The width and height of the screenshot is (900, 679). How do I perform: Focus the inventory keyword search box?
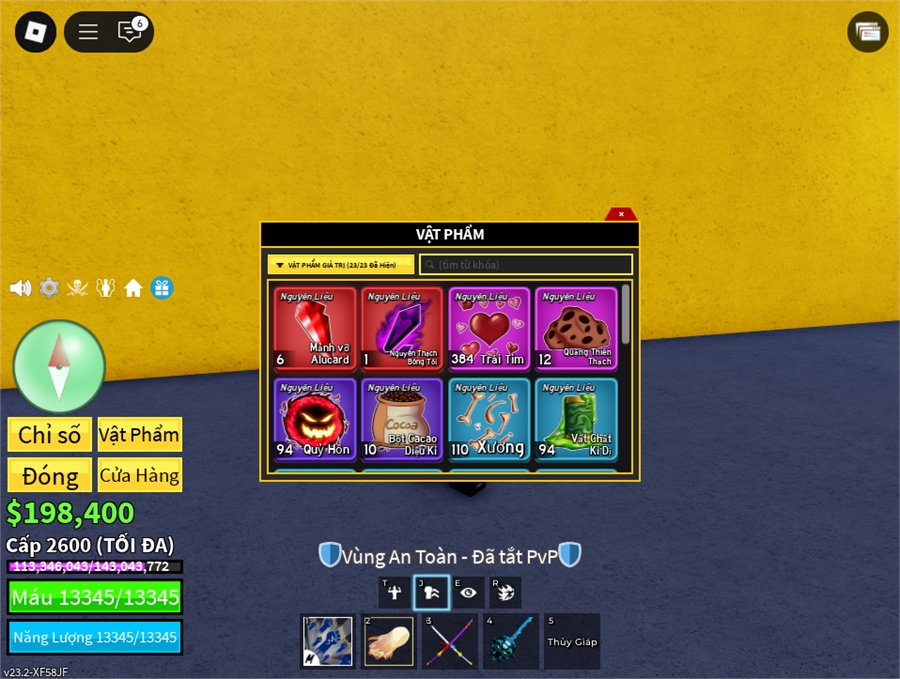[526, 265]
